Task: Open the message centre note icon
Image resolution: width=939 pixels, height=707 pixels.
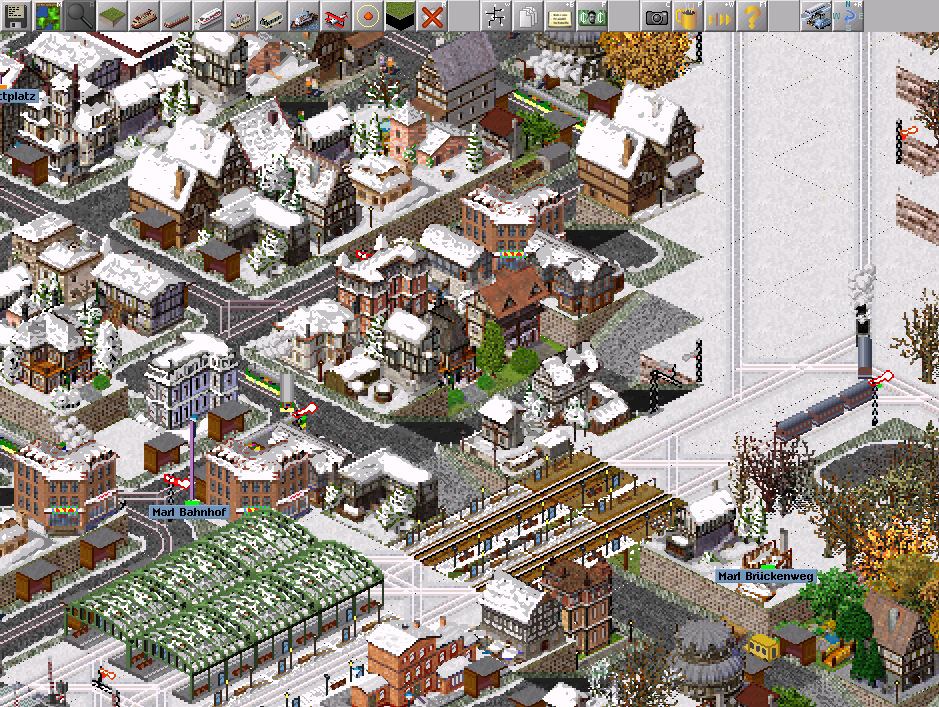Action: pos(560,16)
